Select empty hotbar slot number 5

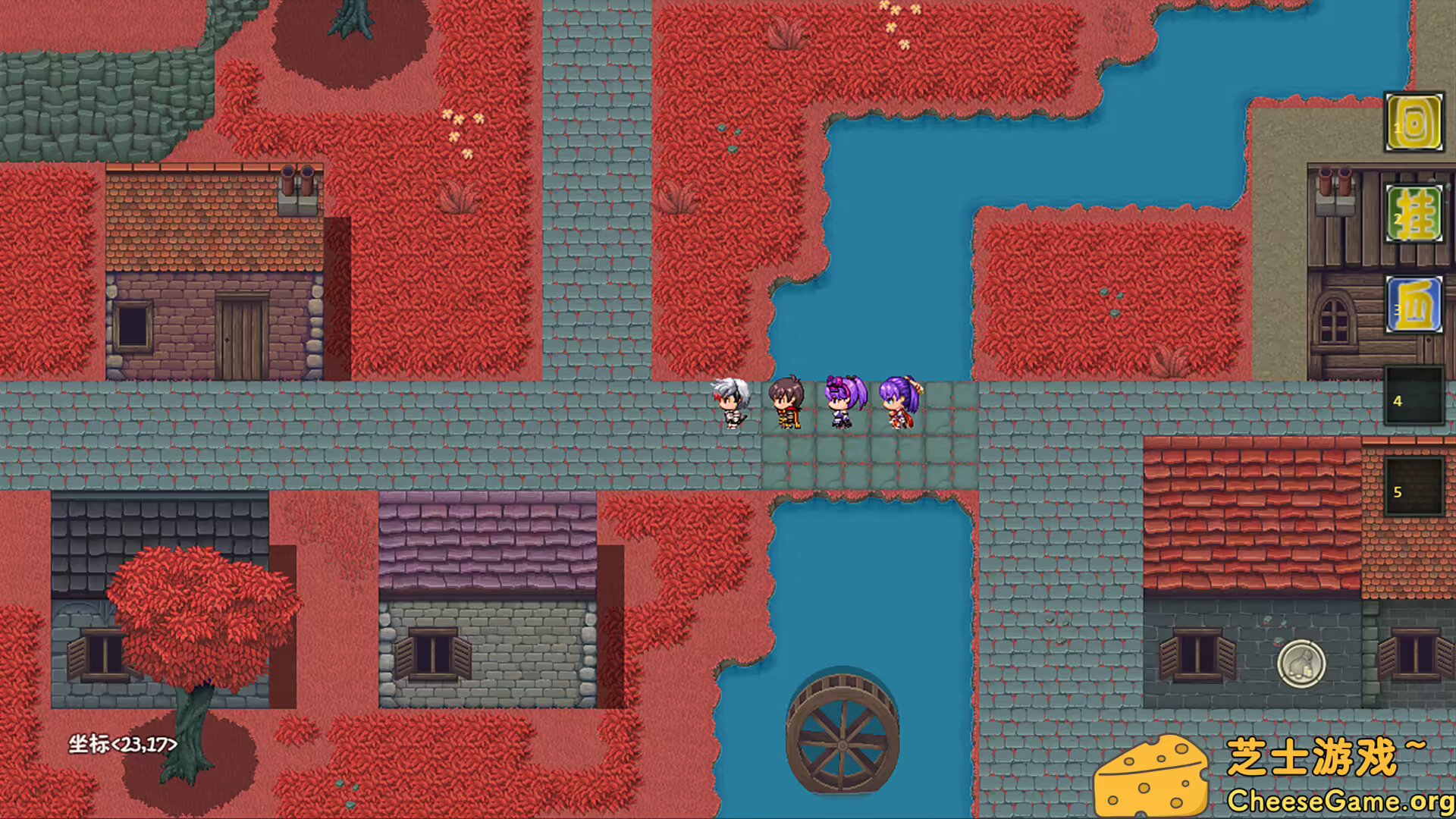click(x=1414, y=487)
